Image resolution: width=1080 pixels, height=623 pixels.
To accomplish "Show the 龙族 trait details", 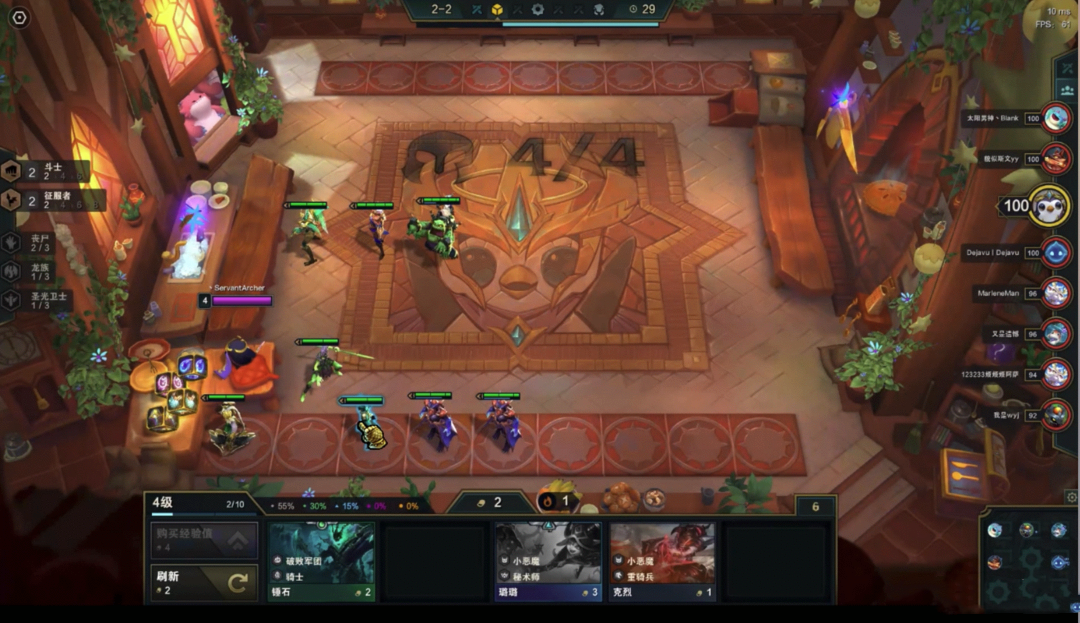I will coord(30,271).
